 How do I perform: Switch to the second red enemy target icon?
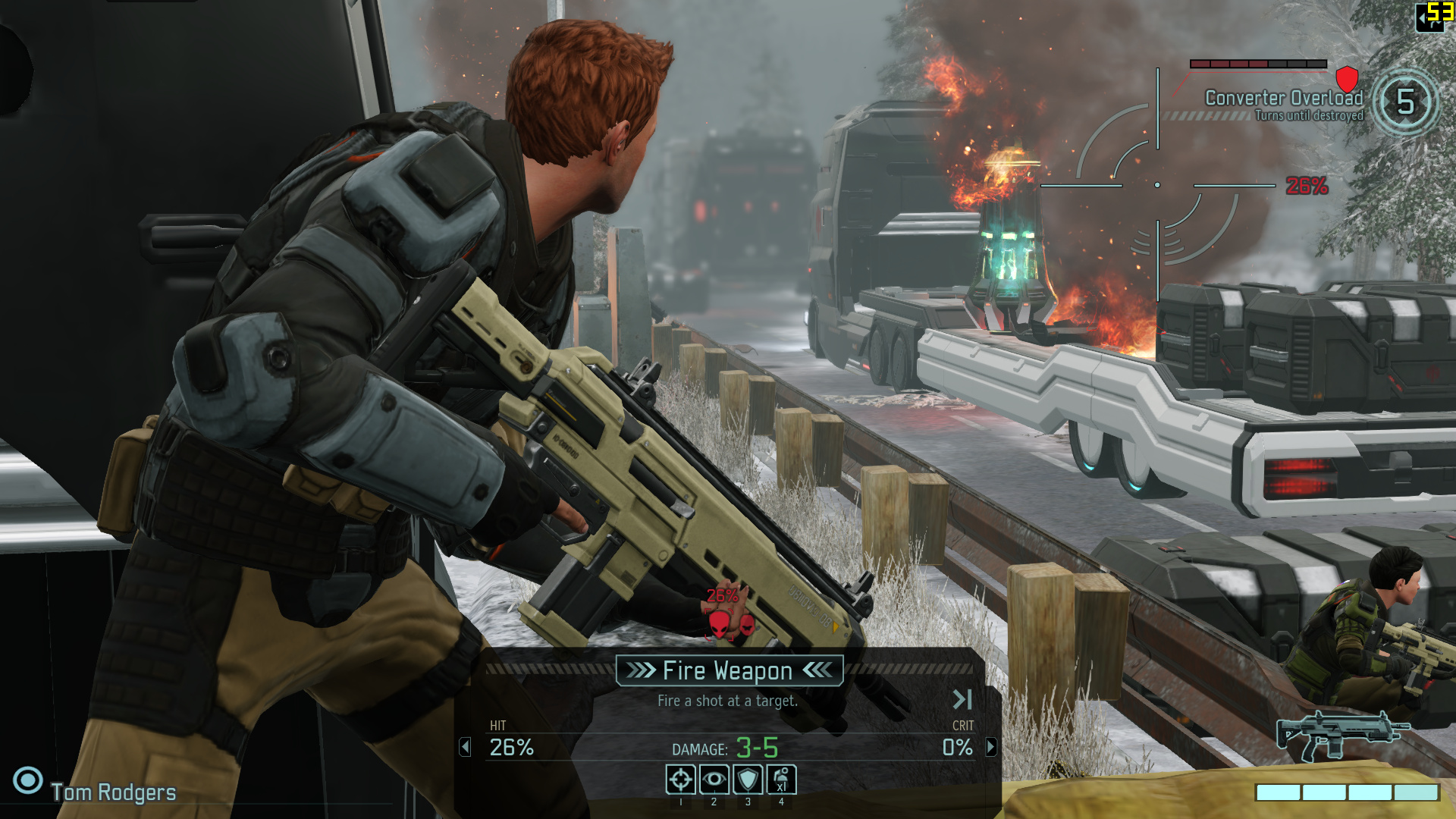coord(747,626)
